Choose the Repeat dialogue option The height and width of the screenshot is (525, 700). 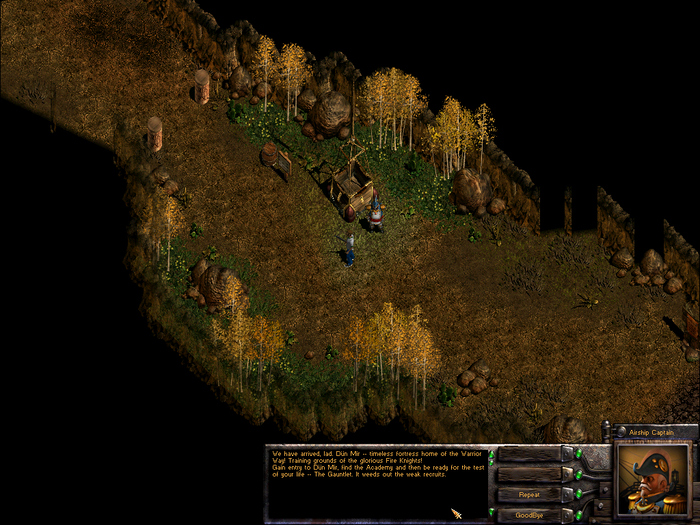coord(530,494)
